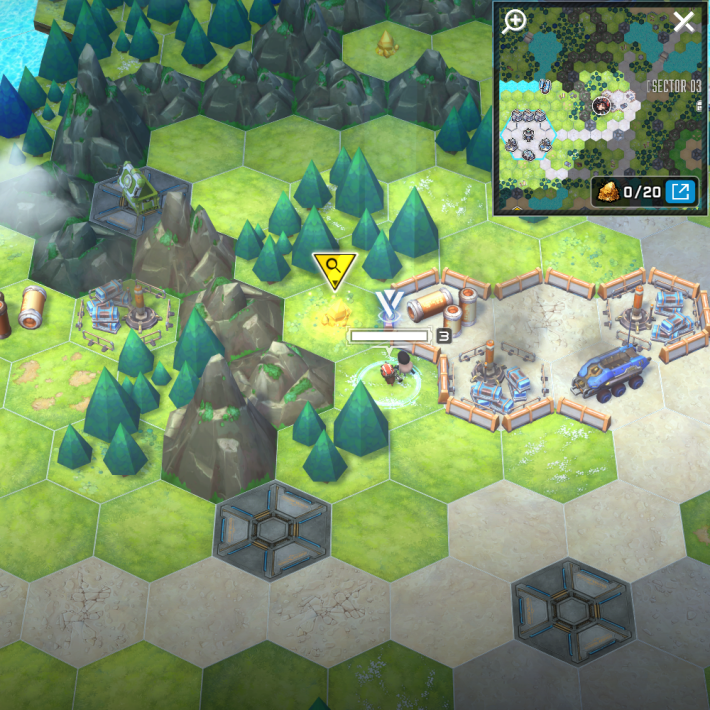The height and width of the screenshot is (710, 710).
Task: Open the blue expand-map button
Action: [x=681, y=191]
